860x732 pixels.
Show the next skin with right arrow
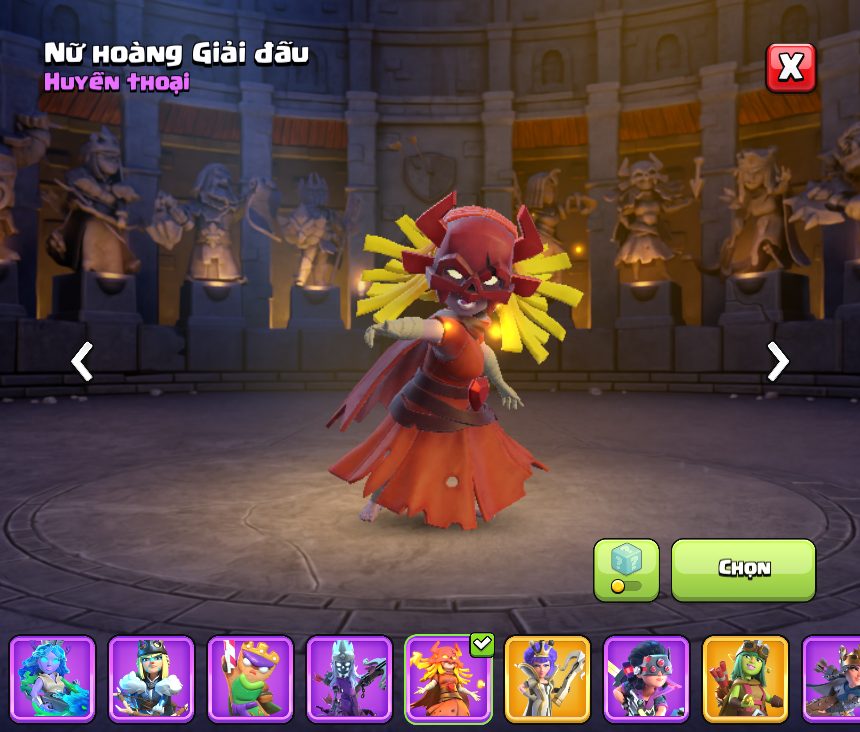(x=777, y=361)
